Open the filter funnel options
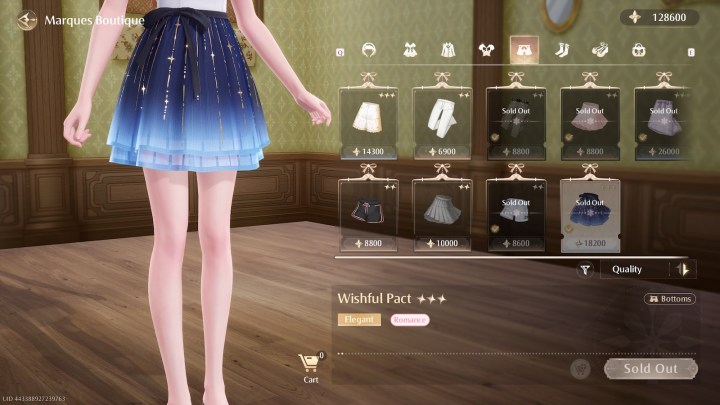Viewport: 720px width, 405px height. 586,269
